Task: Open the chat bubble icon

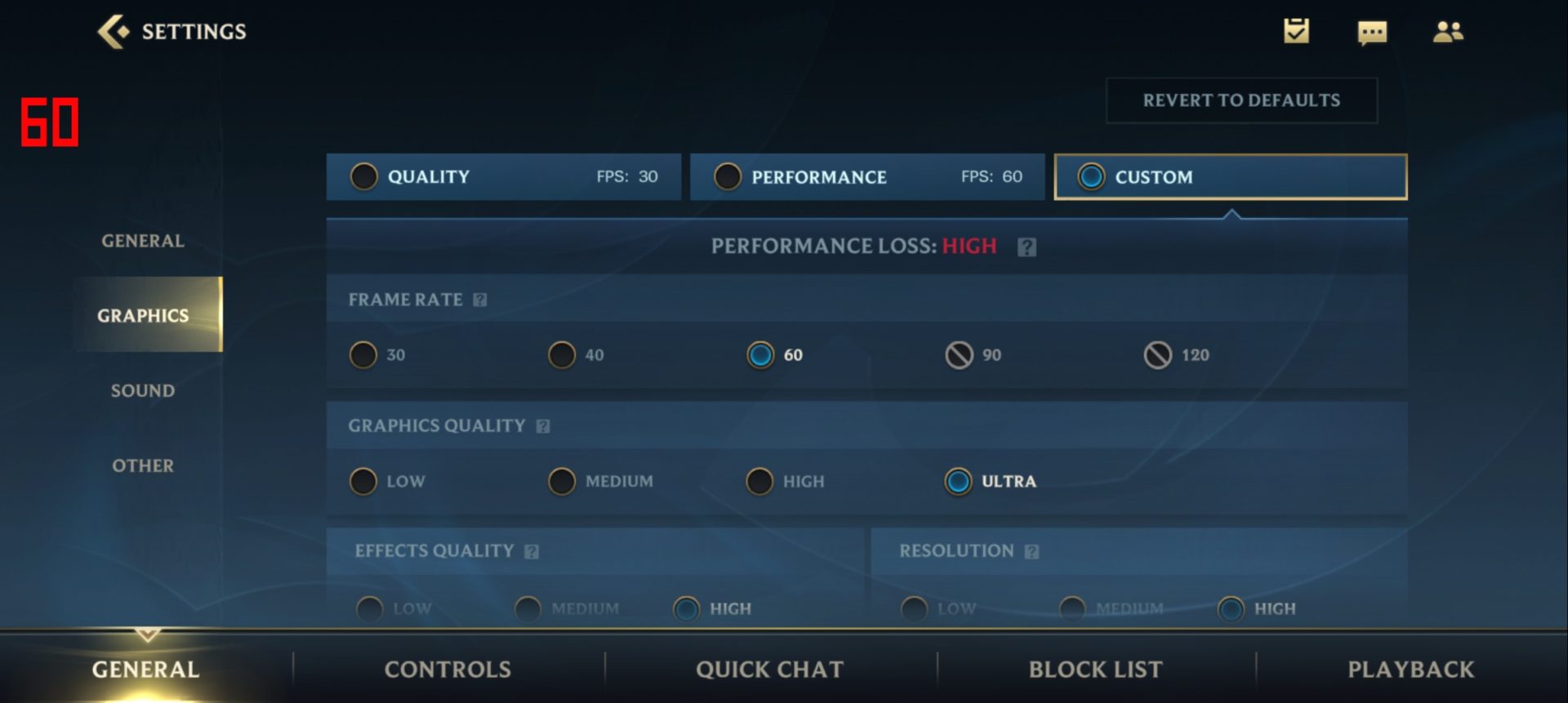Action: (x=1372, y=33)
